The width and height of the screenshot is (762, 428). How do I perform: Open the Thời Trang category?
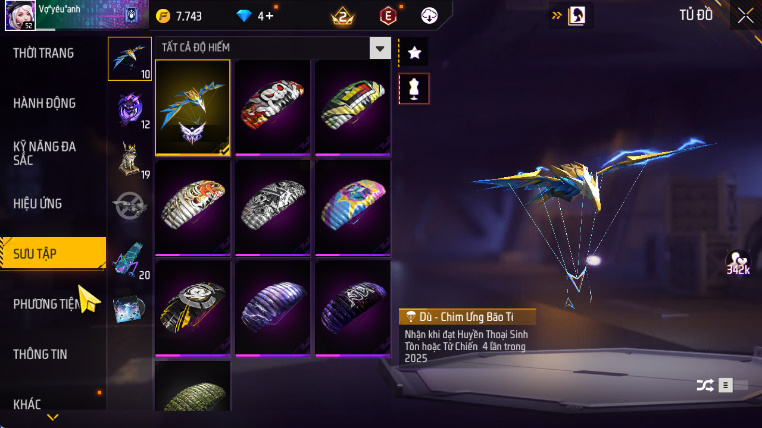click(x=44, y=53)
